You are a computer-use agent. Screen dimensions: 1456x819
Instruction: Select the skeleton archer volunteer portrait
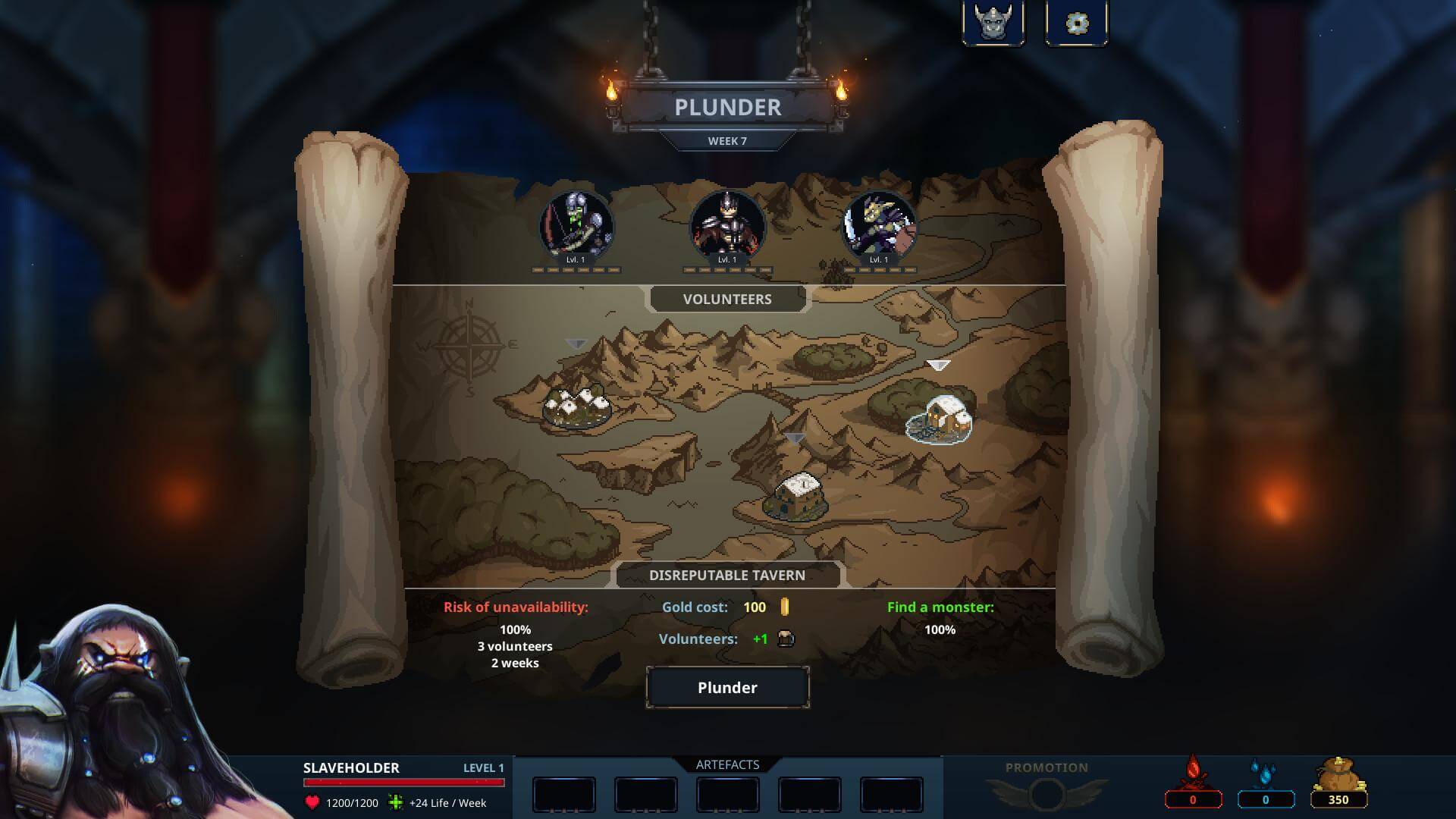pyautogui.click(x=576, y=225)
